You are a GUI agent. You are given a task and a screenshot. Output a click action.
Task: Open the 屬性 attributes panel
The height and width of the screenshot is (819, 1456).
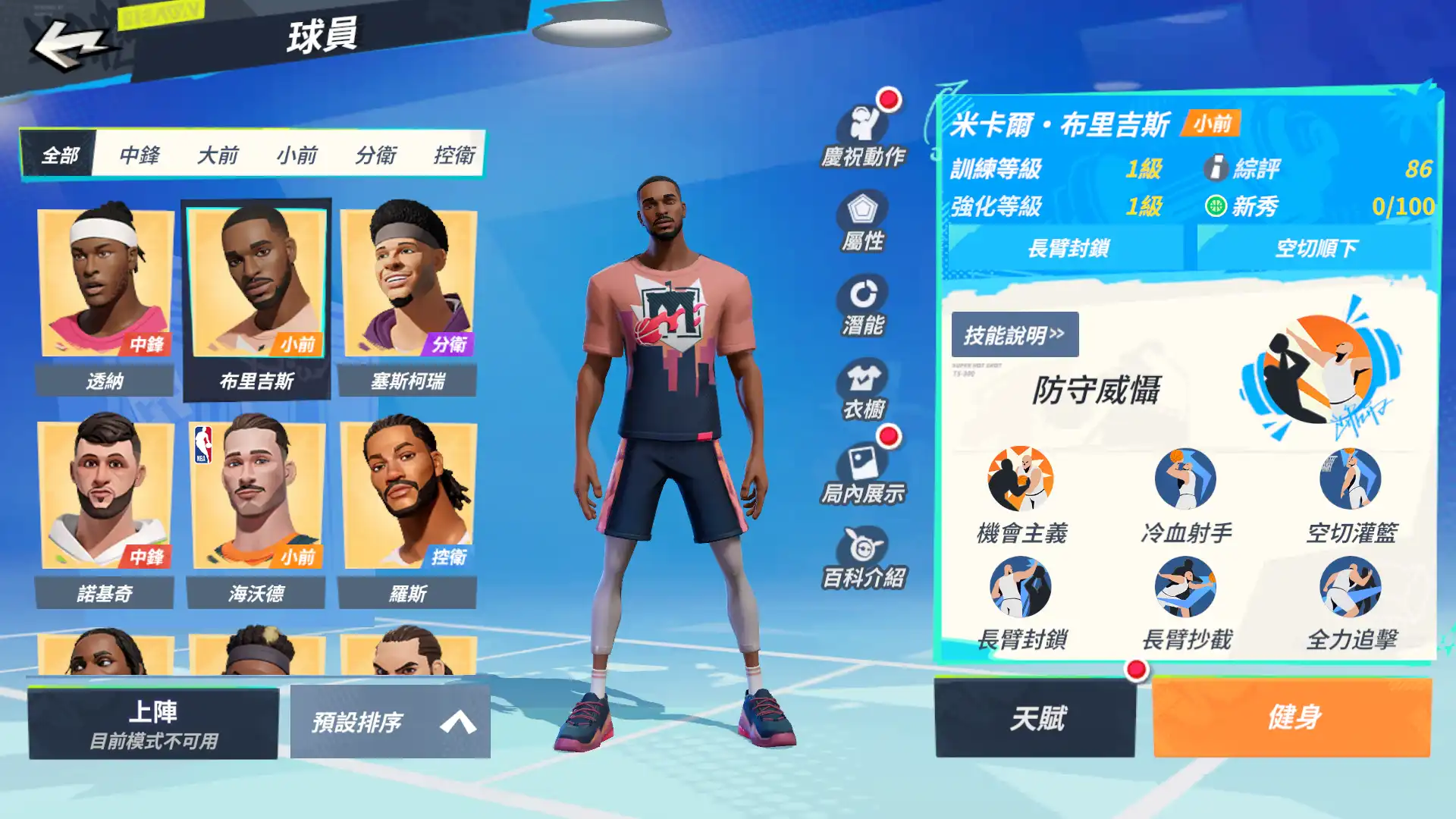[863, 220]
